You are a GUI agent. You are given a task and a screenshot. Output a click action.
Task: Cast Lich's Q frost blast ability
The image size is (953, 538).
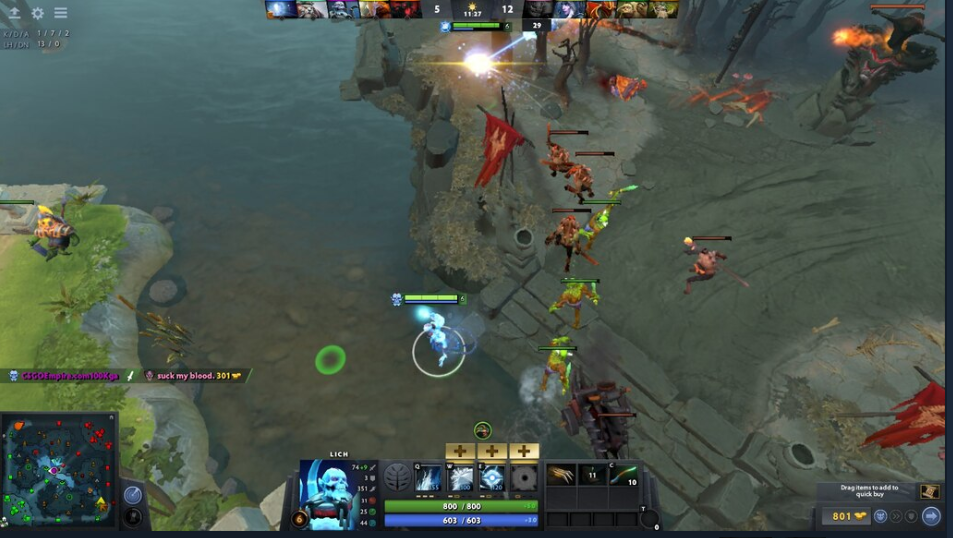coord(428,478)
